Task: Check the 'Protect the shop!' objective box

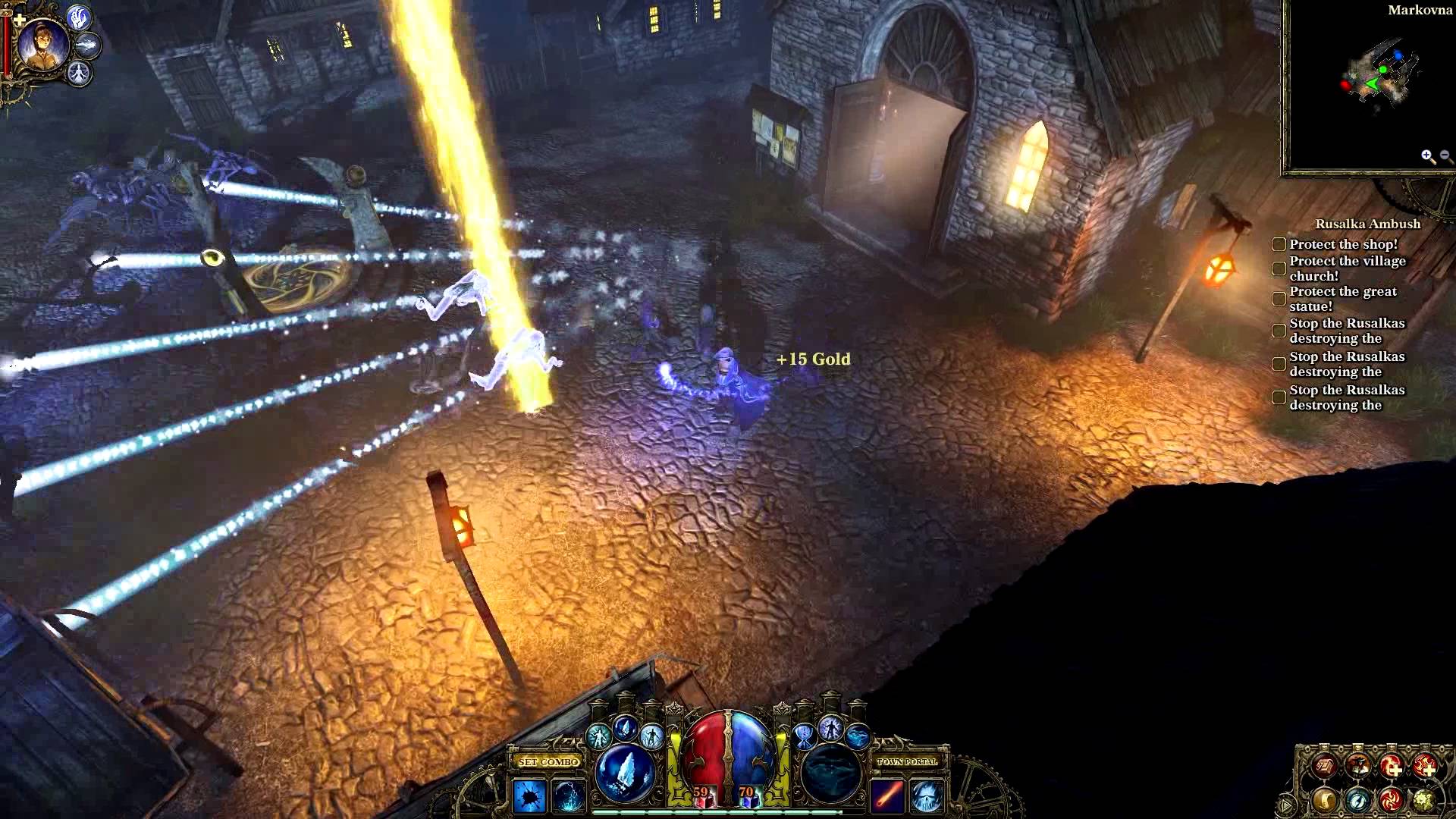Action: coord(1279,244)
